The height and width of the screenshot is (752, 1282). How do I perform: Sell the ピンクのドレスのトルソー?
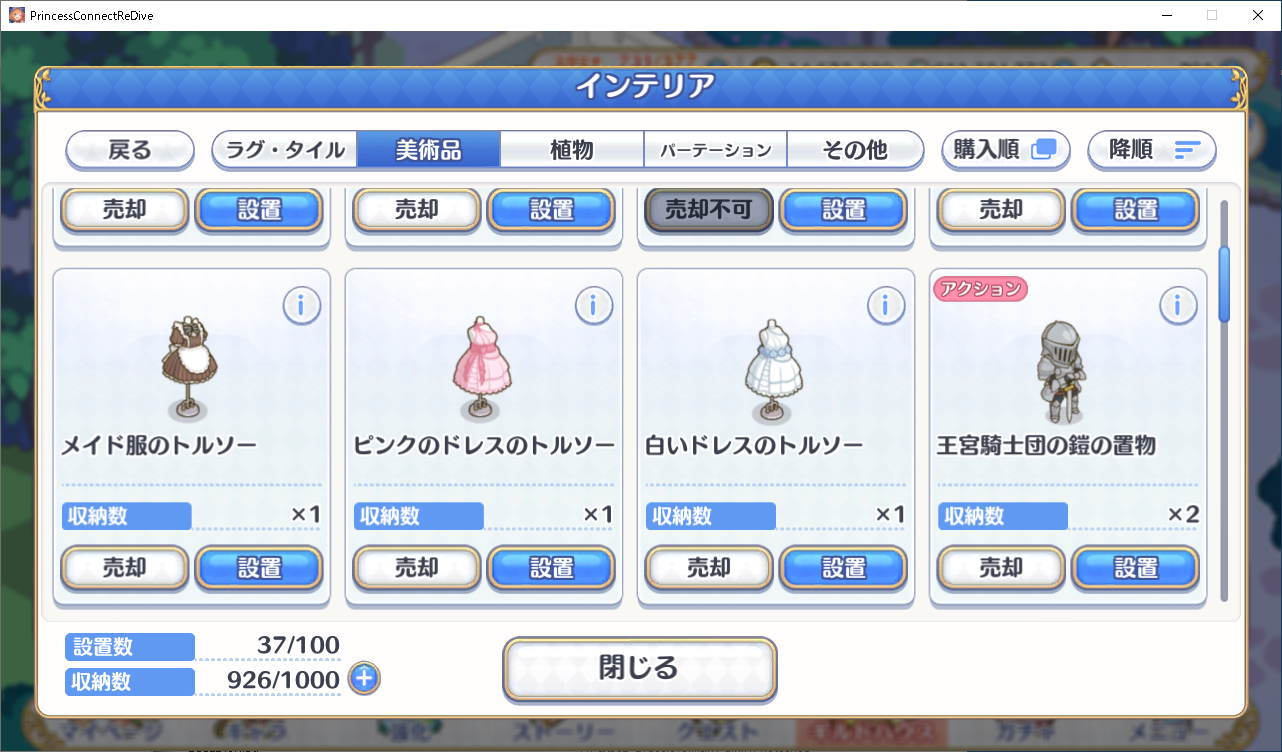click(x=417, y=568)
